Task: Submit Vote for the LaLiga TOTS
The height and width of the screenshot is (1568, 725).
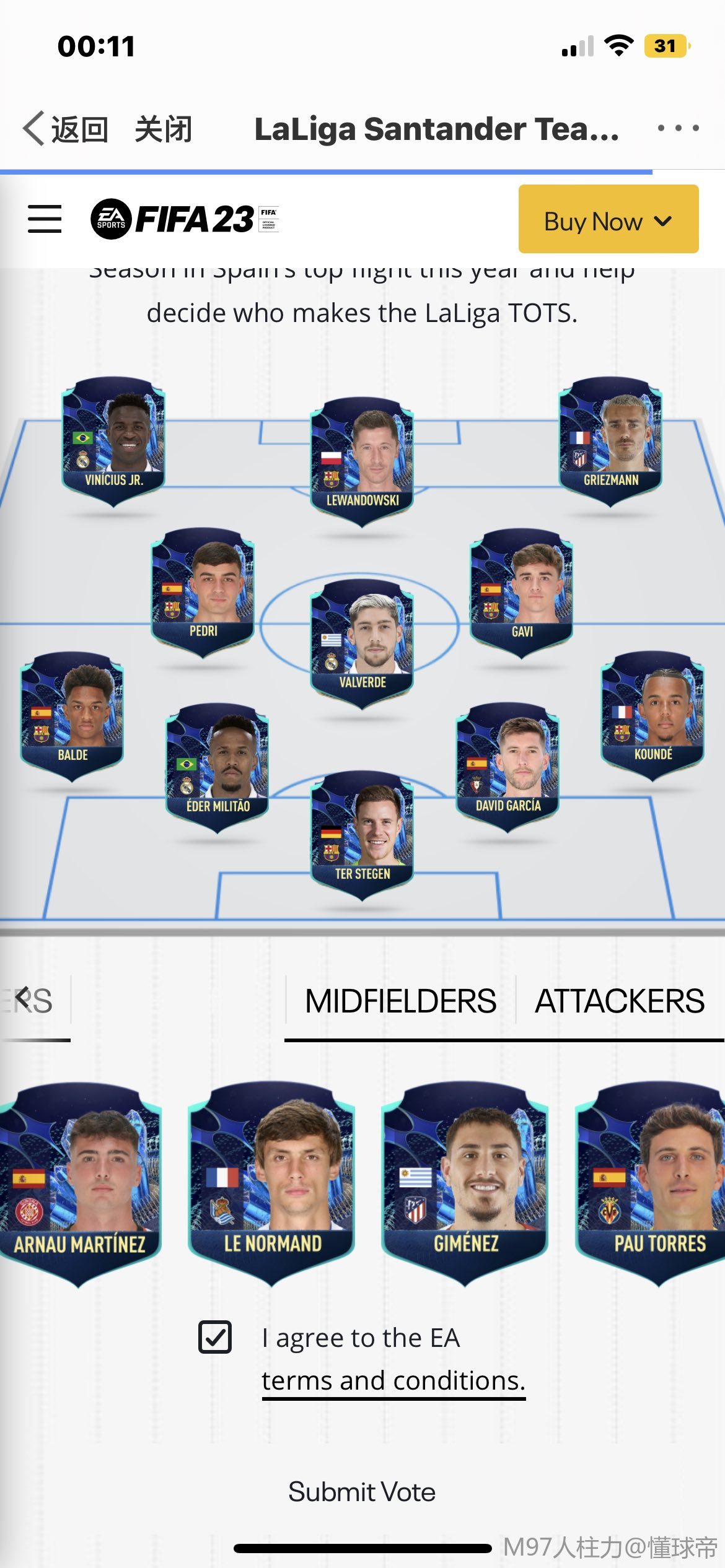Action: click(362, 1492)
